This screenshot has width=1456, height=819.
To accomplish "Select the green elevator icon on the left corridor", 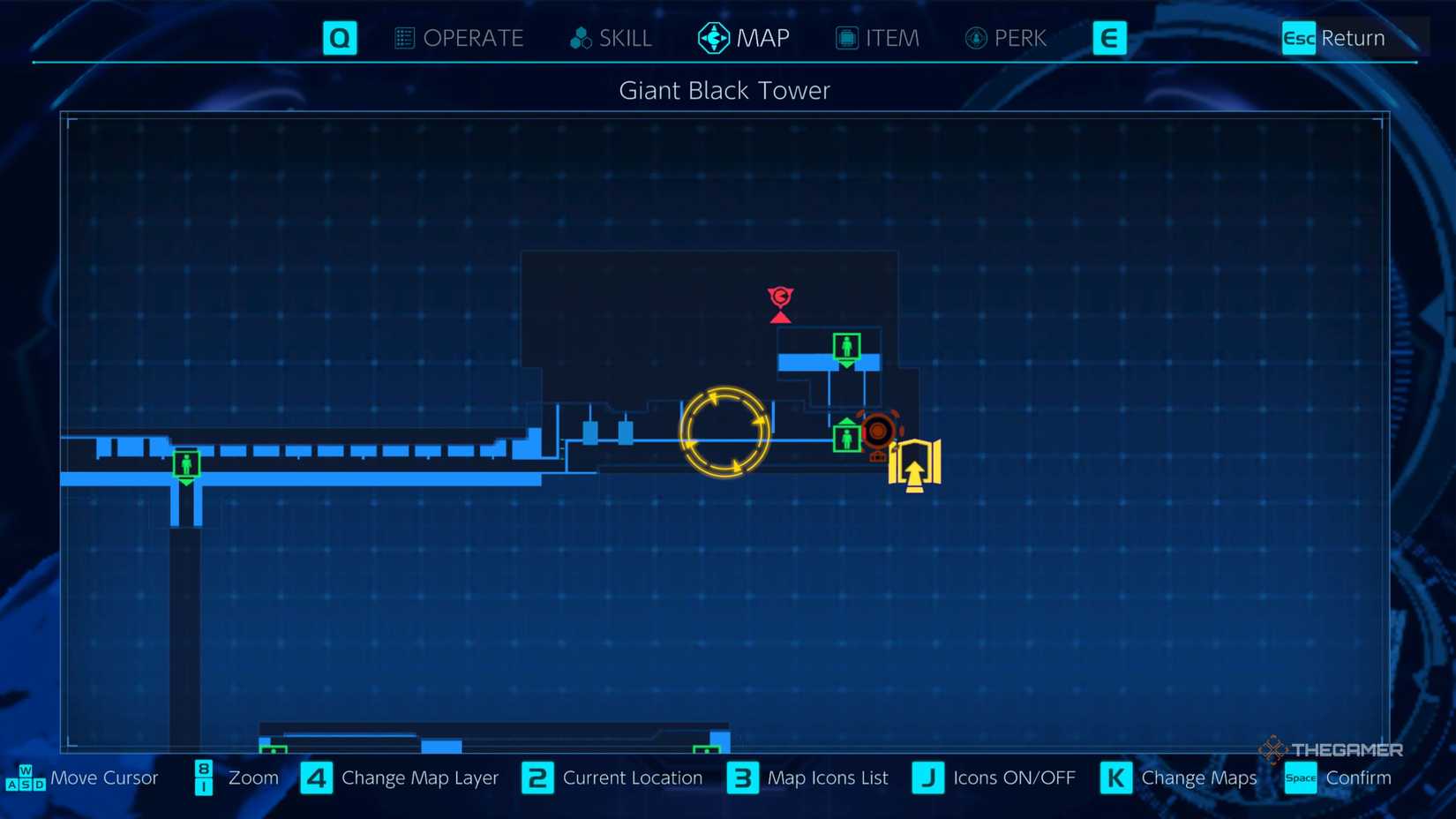I will (x=185, y=465).
